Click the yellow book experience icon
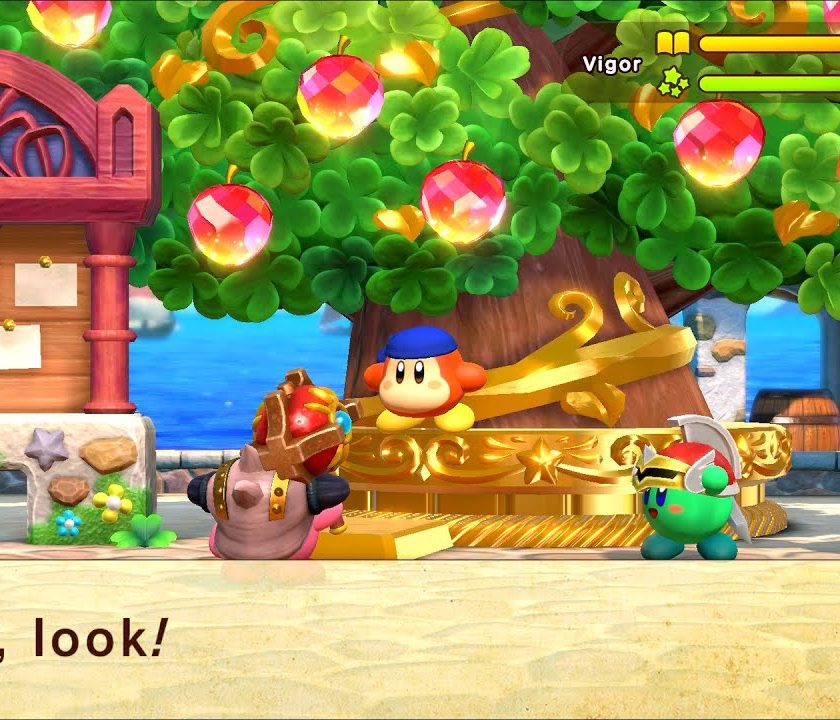The height and width of the screenshot is (720, 840). pos(671,43)
